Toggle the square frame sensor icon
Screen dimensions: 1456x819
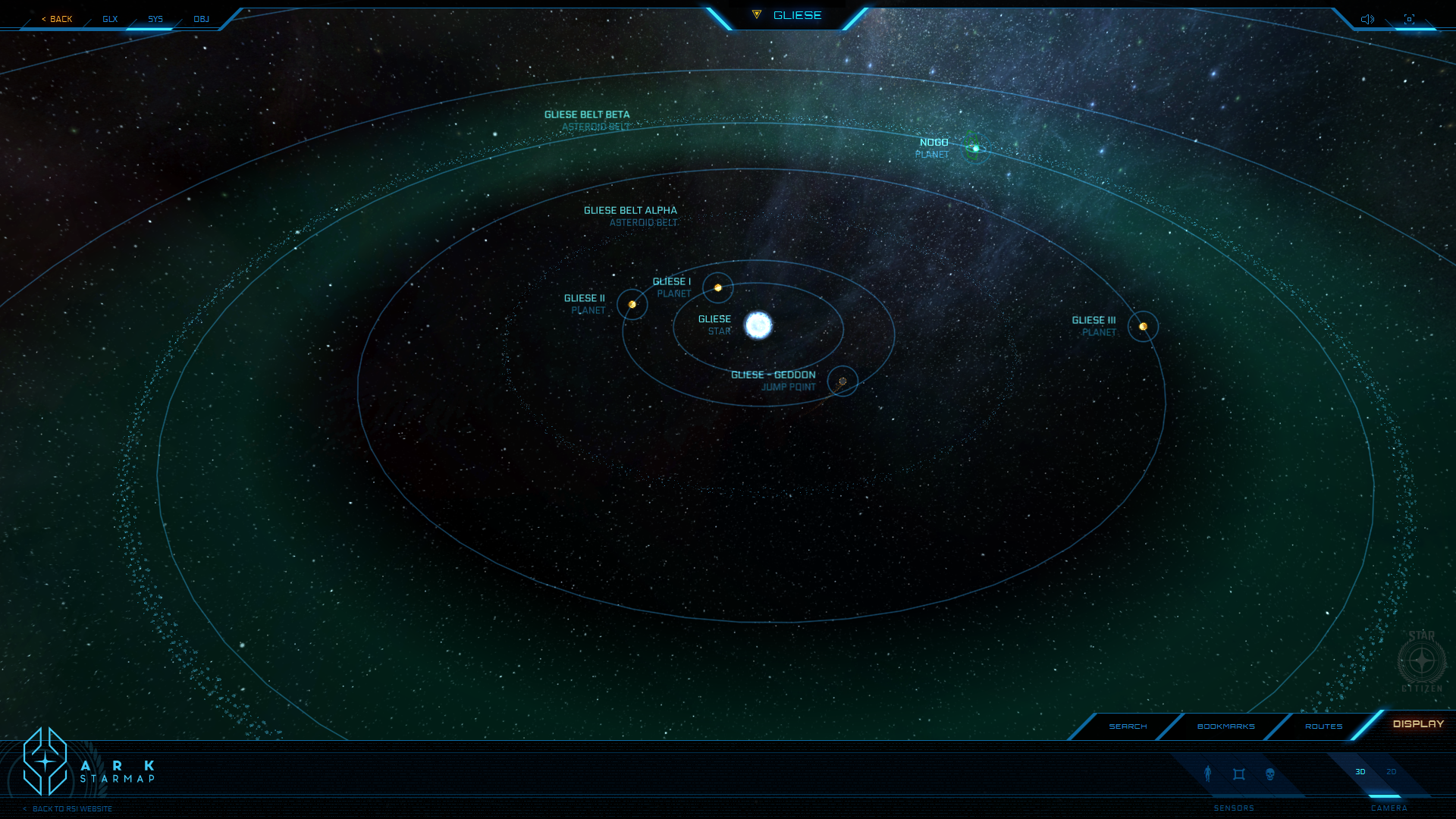[x=1239, y=774]
